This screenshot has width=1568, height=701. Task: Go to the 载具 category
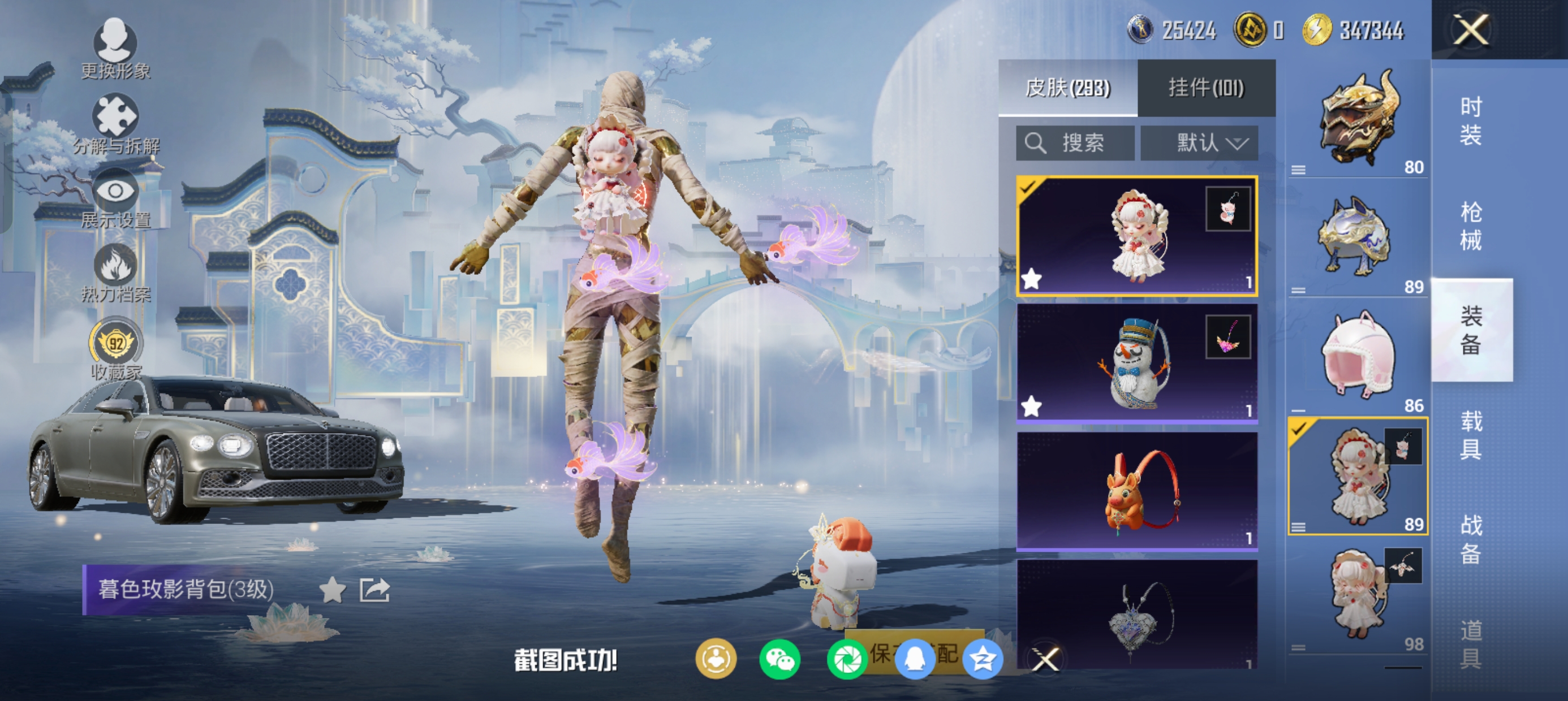coord(1471,435)
